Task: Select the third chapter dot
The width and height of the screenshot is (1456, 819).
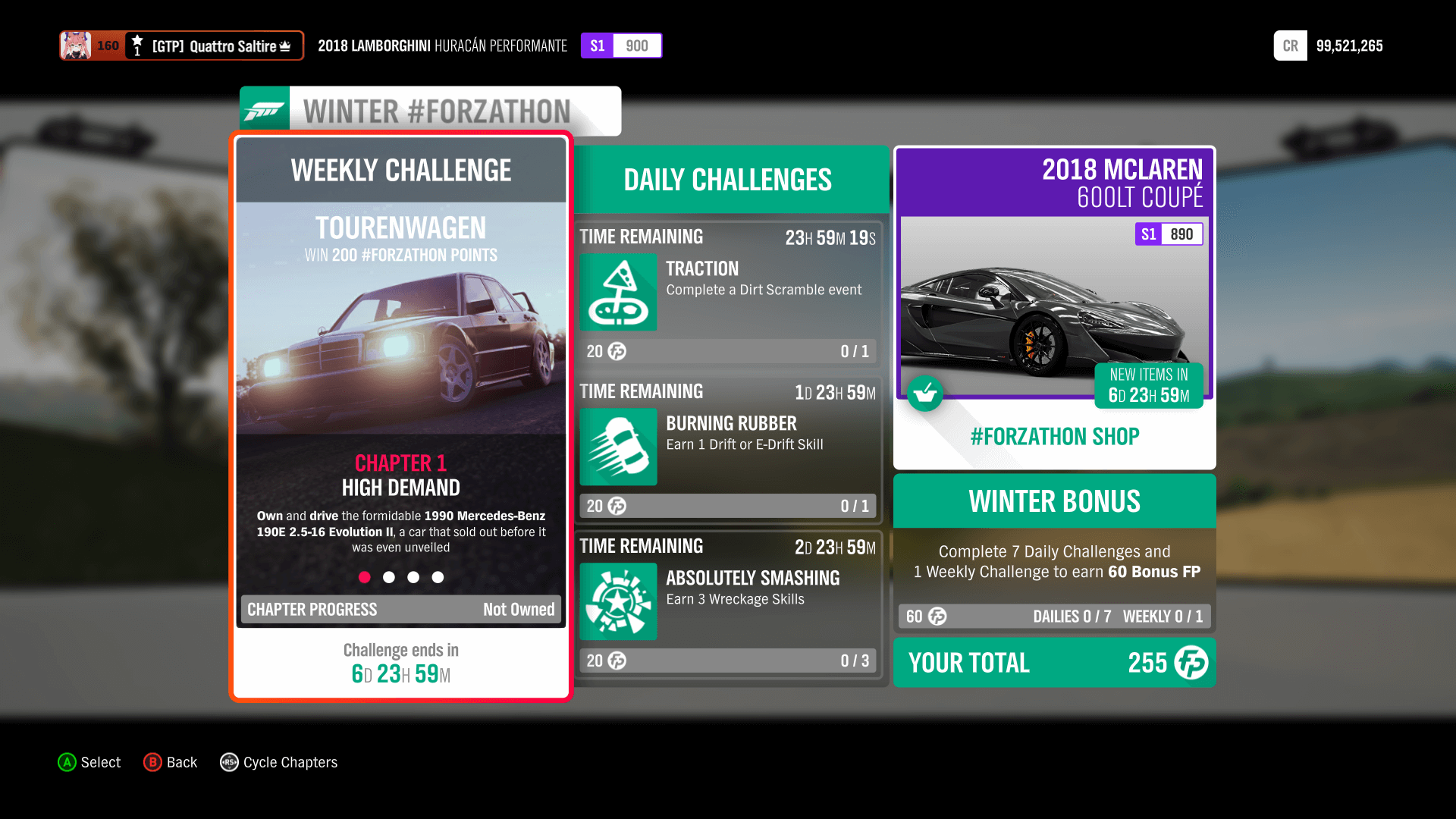Action: click(x=413, y=577)
